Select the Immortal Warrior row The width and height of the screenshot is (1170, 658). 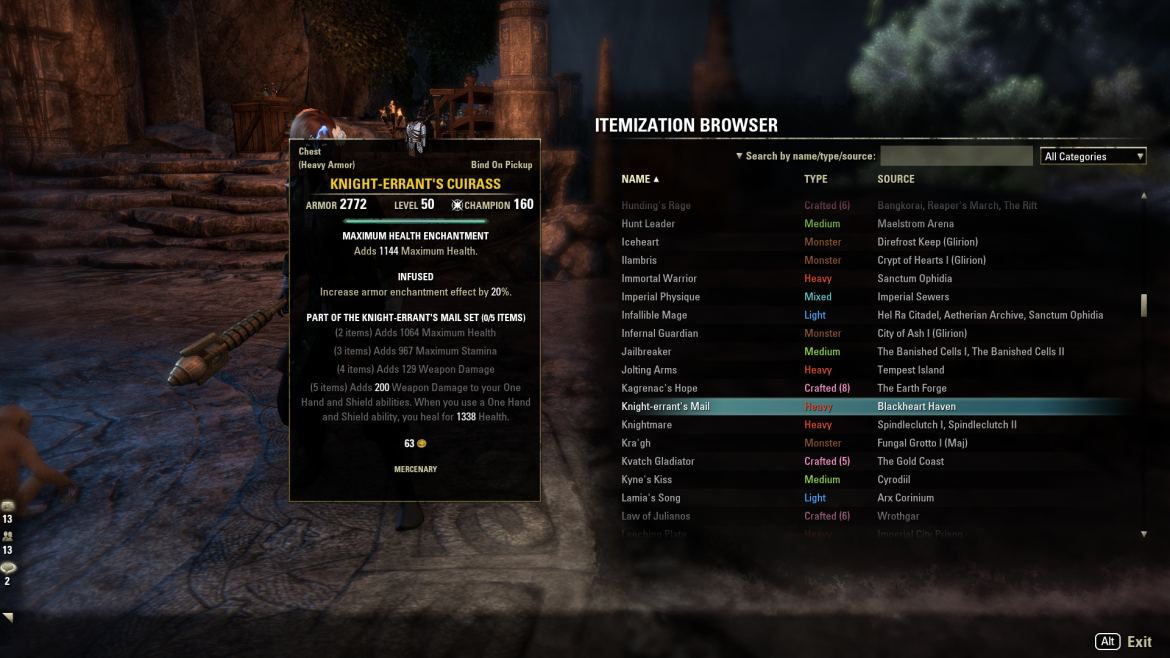pos(659,279)
